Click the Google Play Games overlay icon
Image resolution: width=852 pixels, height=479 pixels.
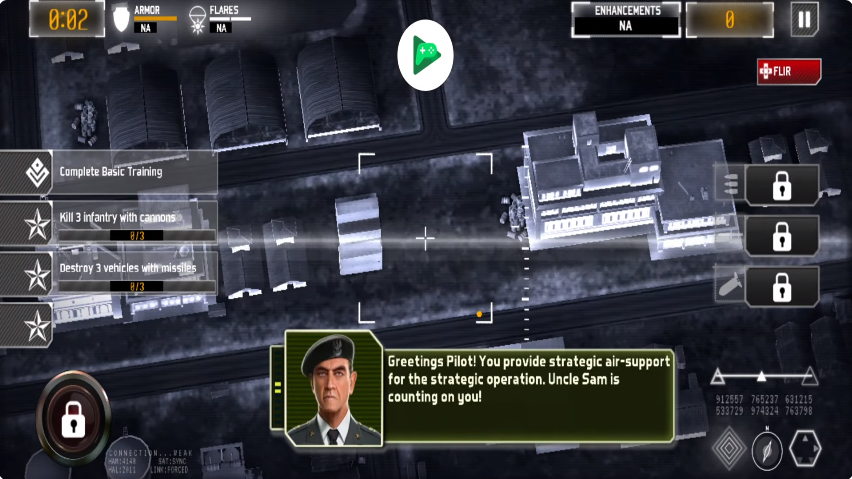tap(426, 54)
